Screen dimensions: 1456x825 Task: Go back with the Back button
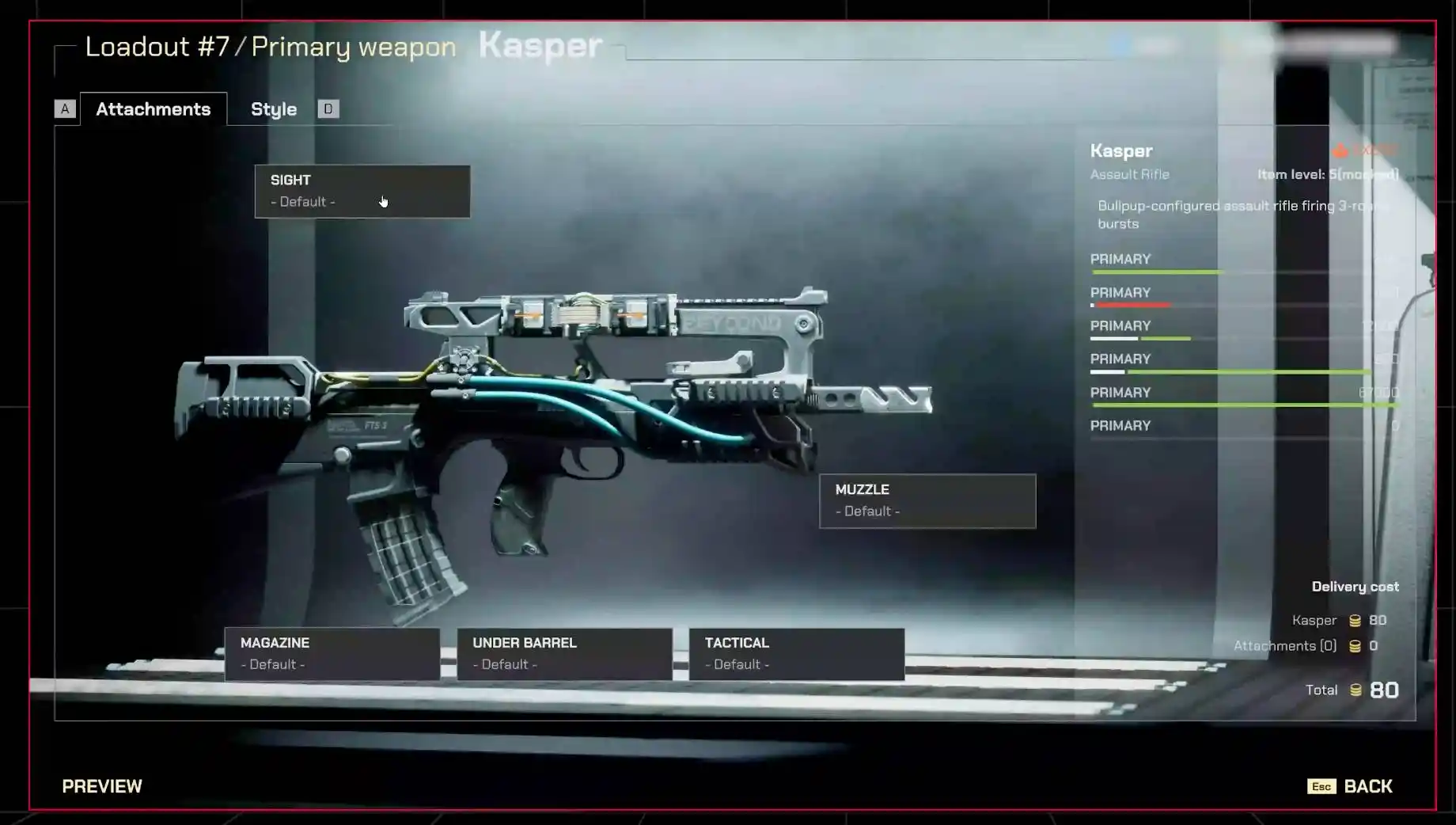point(1367,786)
